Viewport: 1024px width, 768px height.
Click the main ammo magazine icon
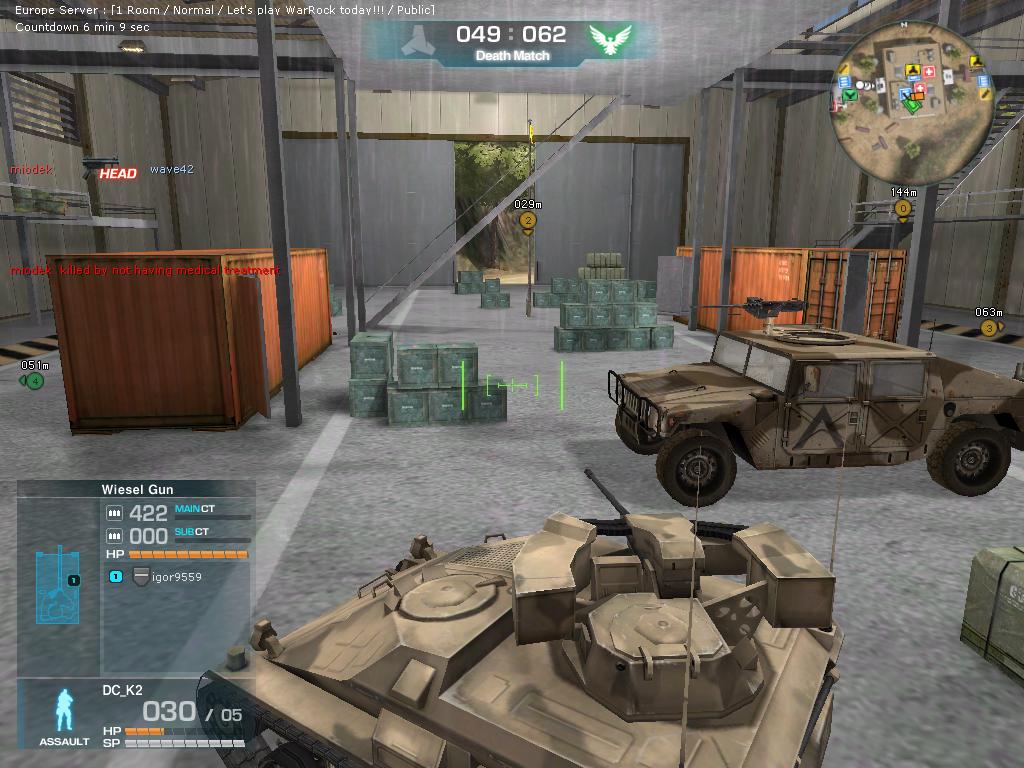(114, 513)
